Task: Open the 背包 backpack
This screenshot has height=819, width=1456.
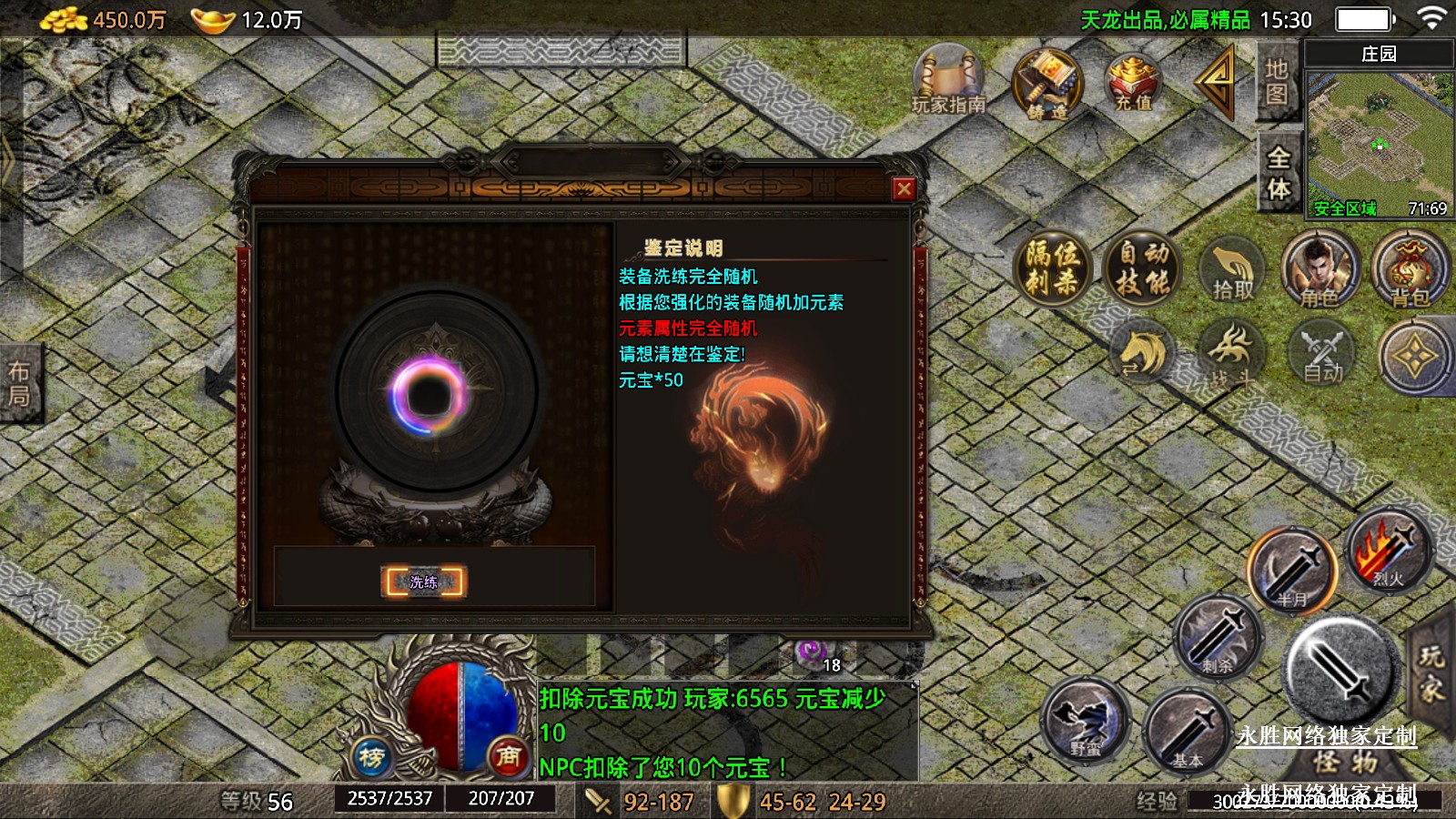Action: click(1409, 270)
